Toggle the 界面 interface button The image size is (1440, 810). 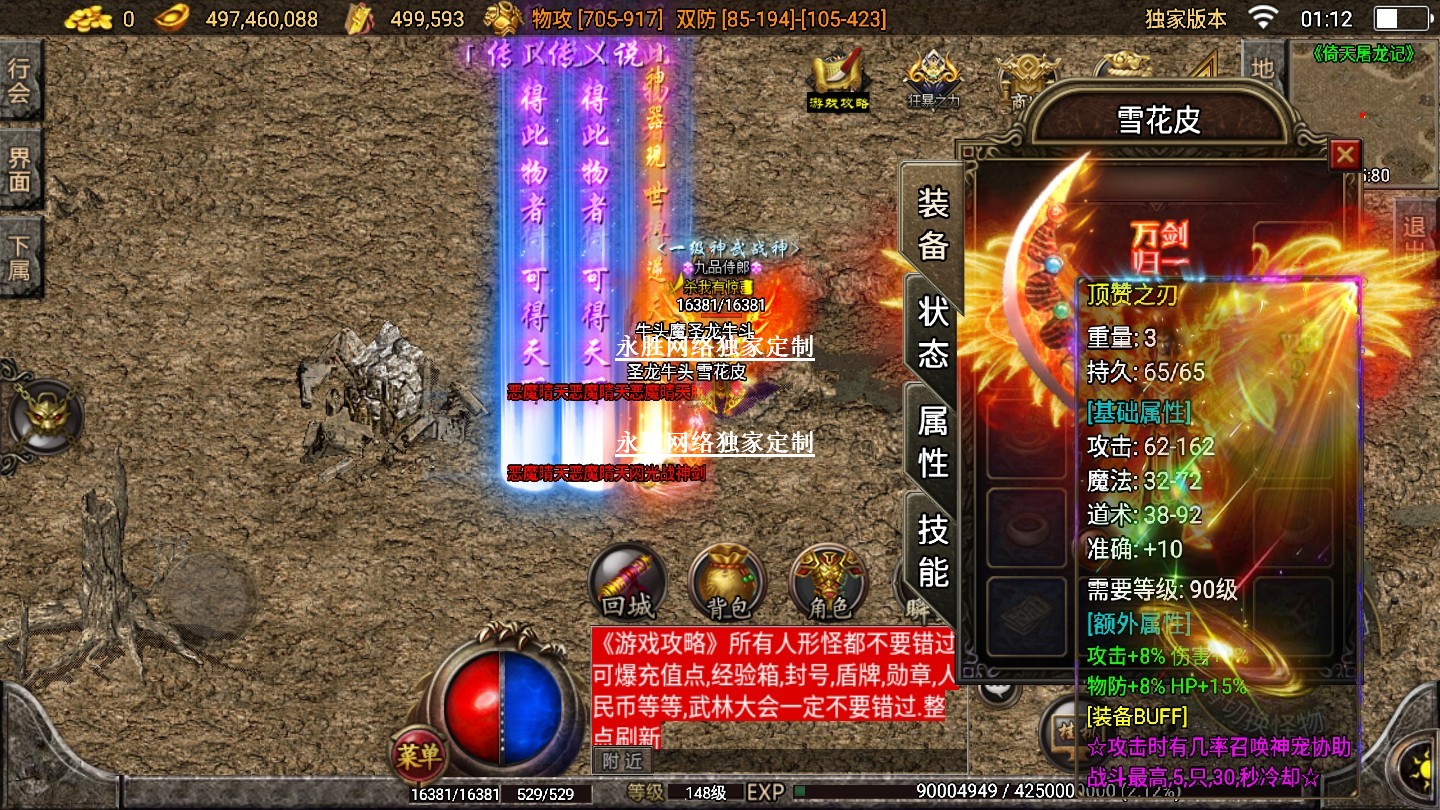coord(20,170)
